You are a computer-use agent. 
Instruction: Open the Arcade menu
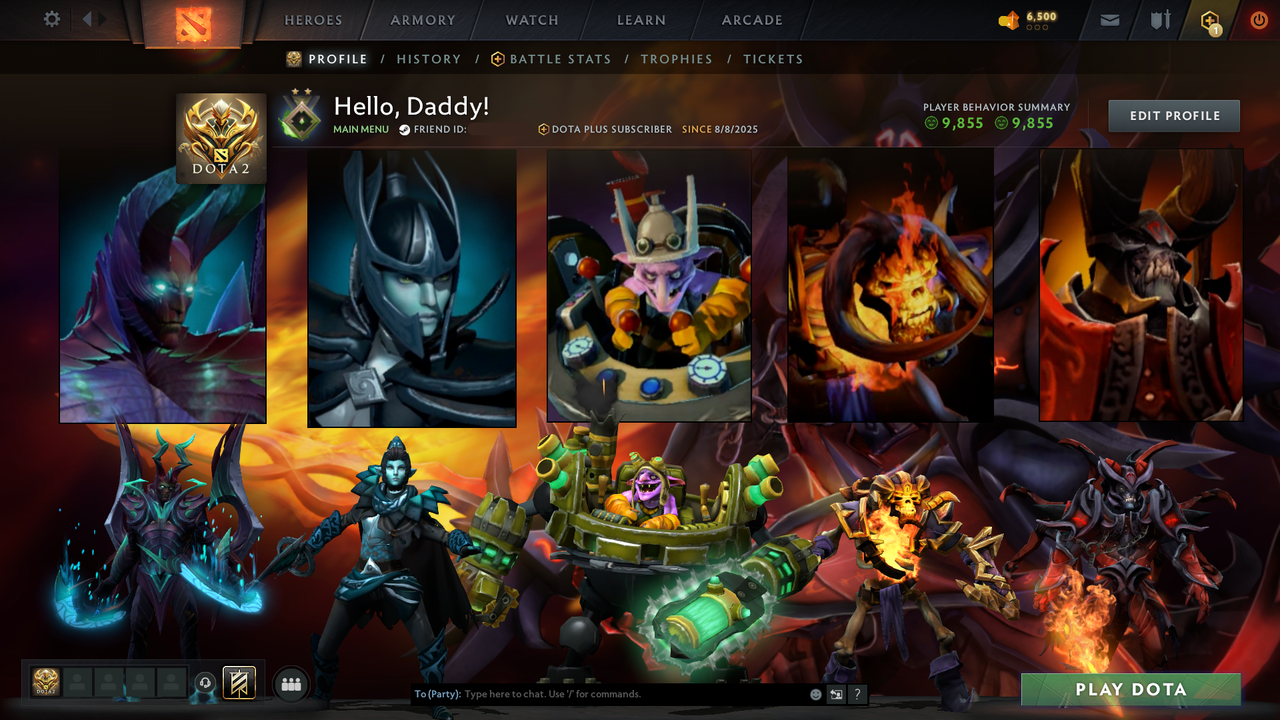click(x=751, y=20)
